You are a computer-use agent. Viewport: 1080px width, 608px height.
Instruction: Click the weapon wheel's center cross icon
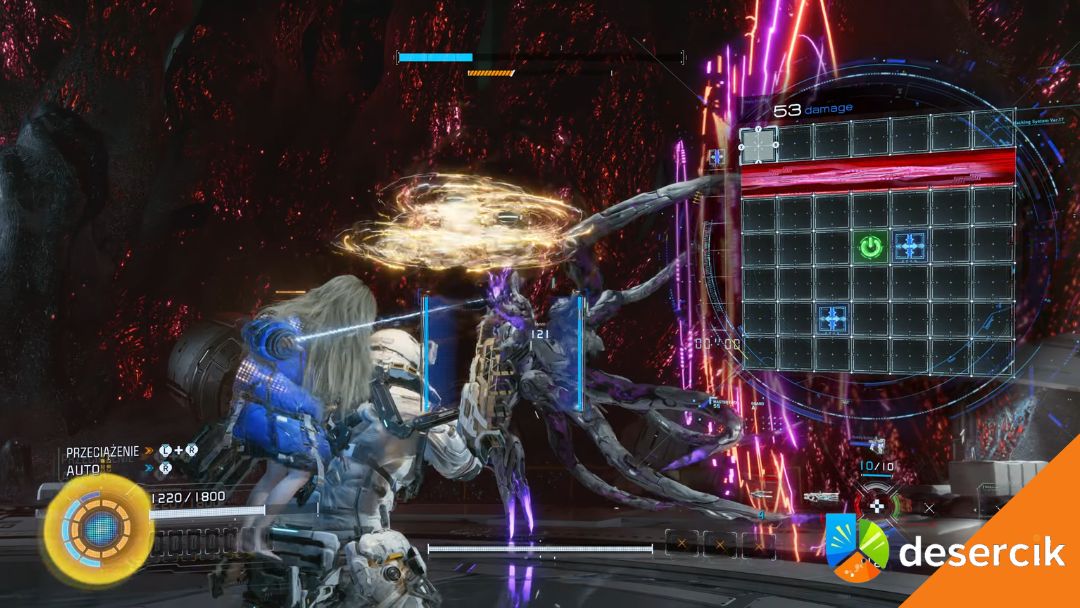(x=876, y=506)
